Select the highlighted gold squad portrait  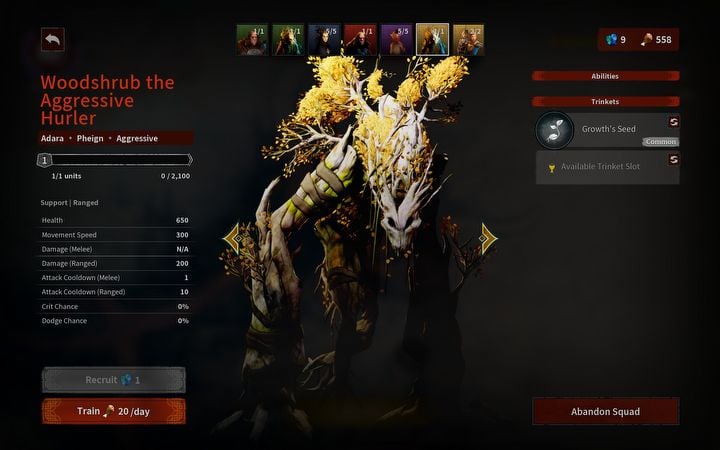[432, 39]
